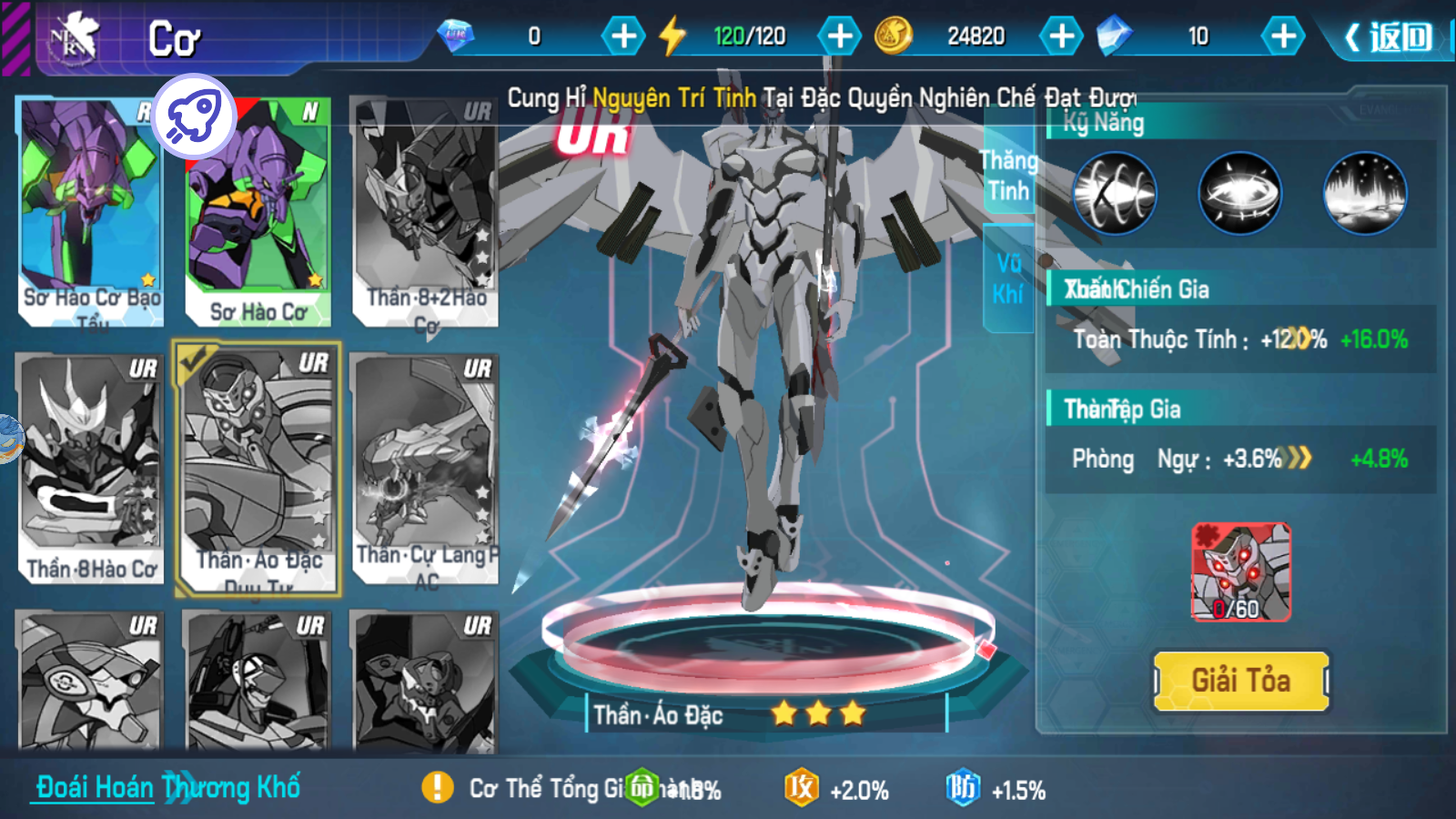Screen dimensions: 1456x819
Task: Click the Giải Tỏa unlock button
Action: (1241, 681)
